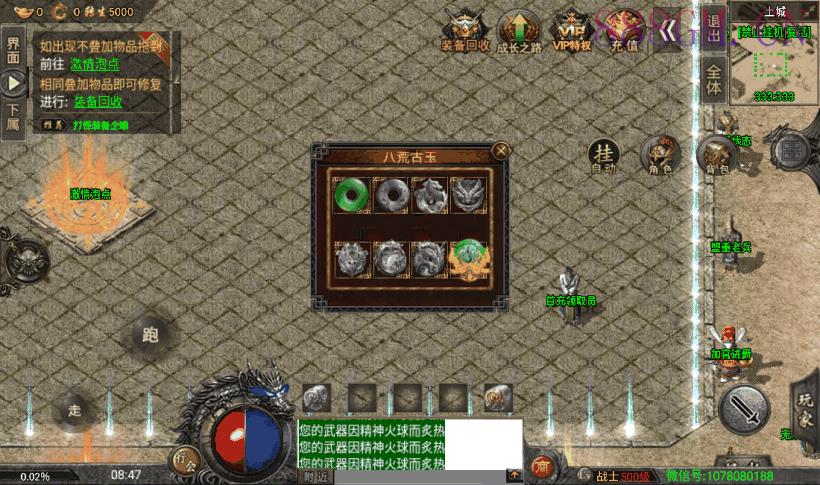
Task: Switch to 跑 run mode
Action: [151, 335]
